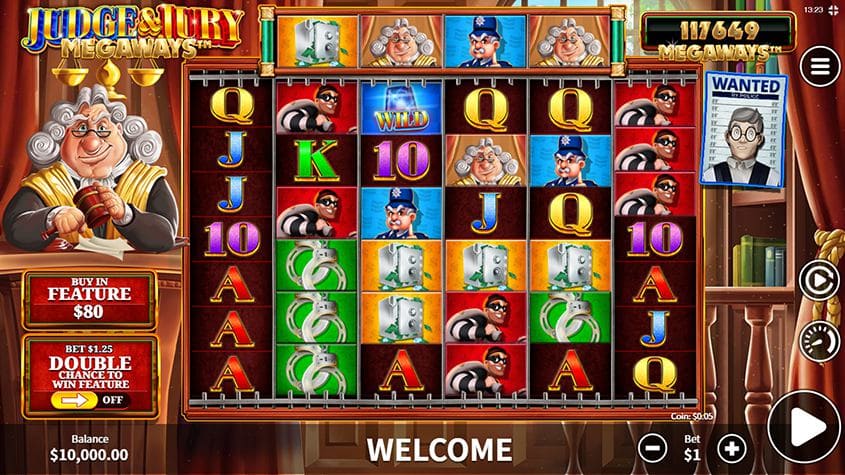Decrease the bet with the minus button

[652, 447]
